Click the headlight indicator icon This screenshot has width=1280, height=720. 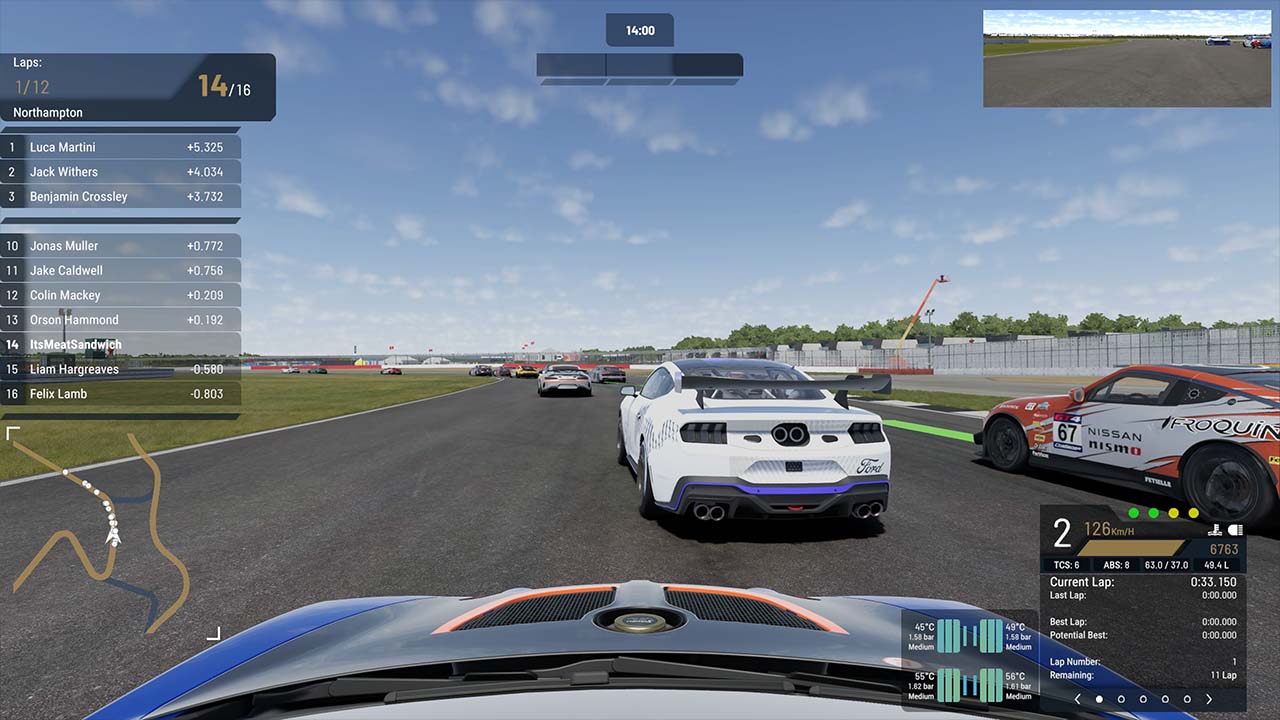tap(1235, 530)
